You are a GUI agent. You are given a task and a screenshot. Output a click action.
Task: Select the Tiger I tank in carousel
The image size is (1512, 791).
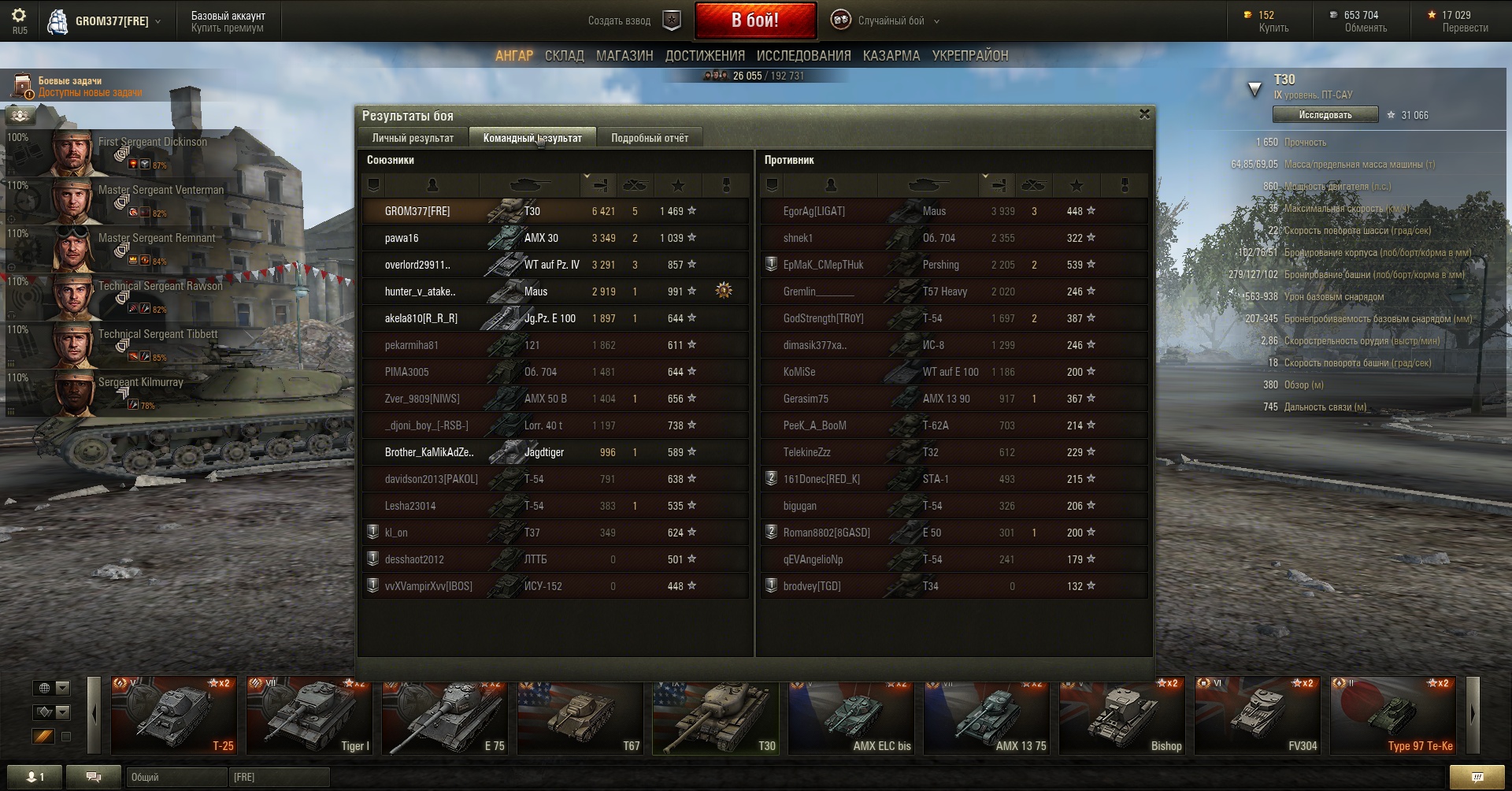(x=309, y=715)
